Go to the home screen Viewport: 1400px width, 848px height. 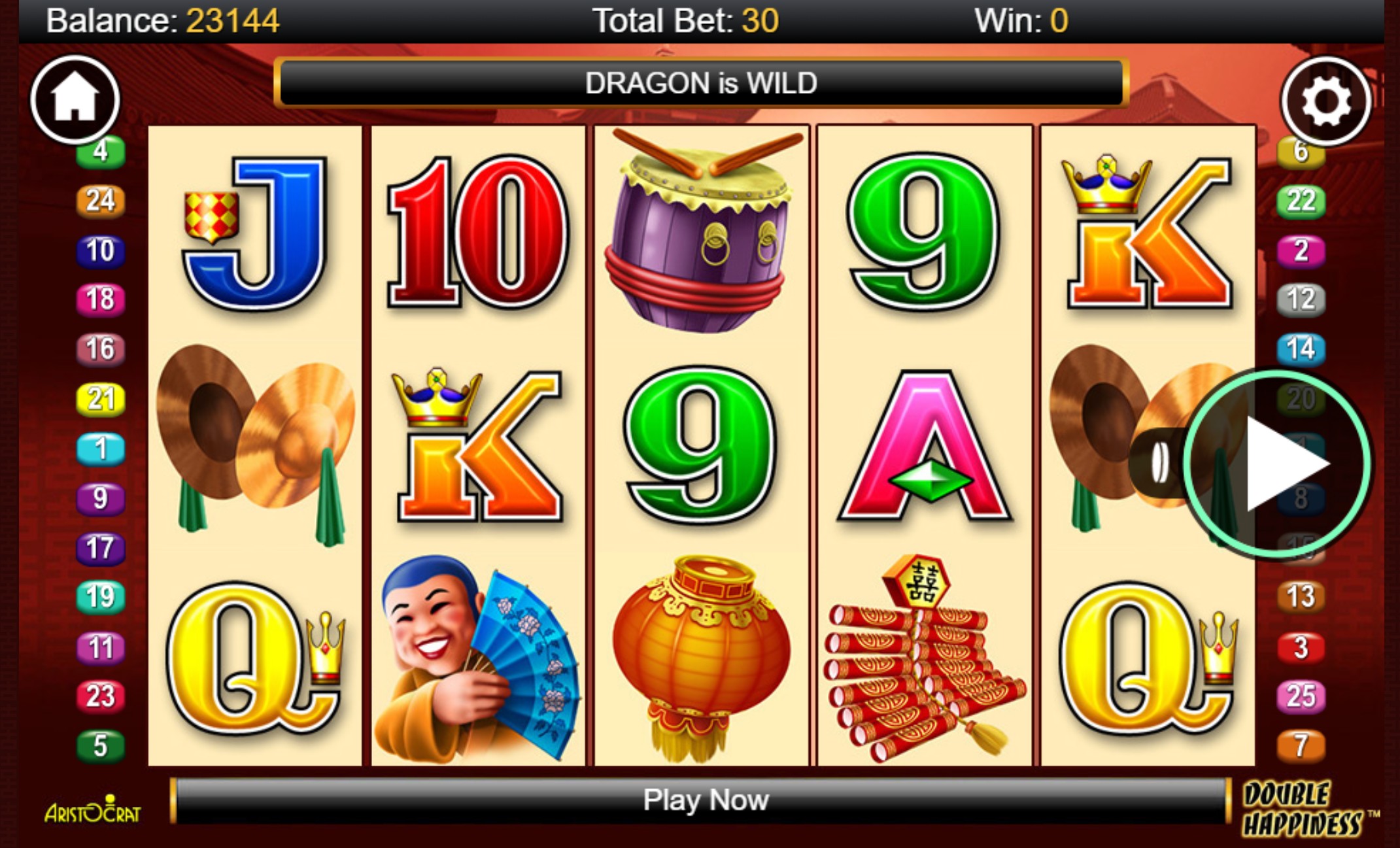coord(75,99)
